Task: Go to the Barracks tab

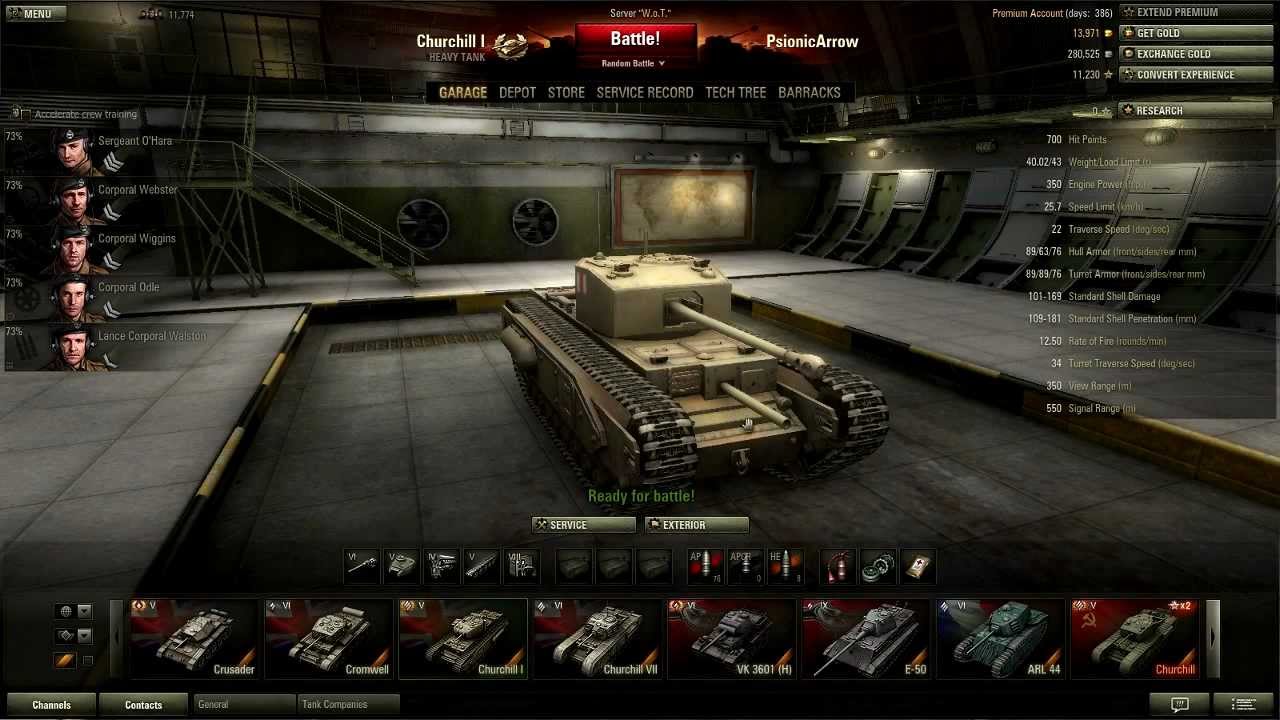Action: click(x=809, y=92)
